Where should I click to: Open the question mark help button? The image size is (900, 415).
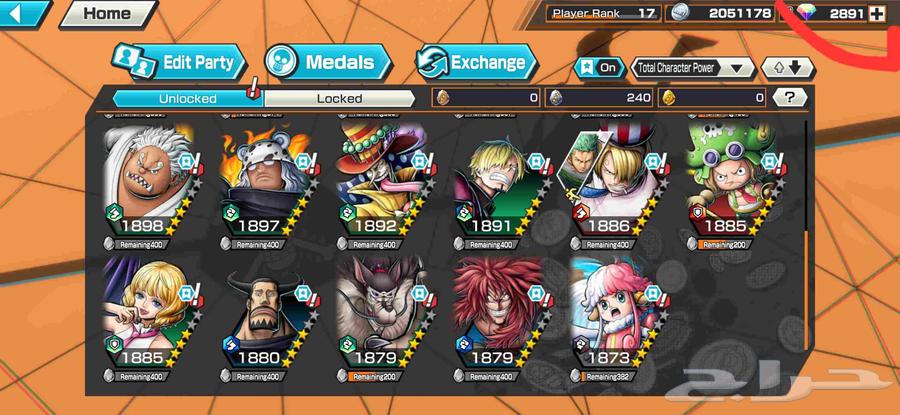[x=789, y=98]
